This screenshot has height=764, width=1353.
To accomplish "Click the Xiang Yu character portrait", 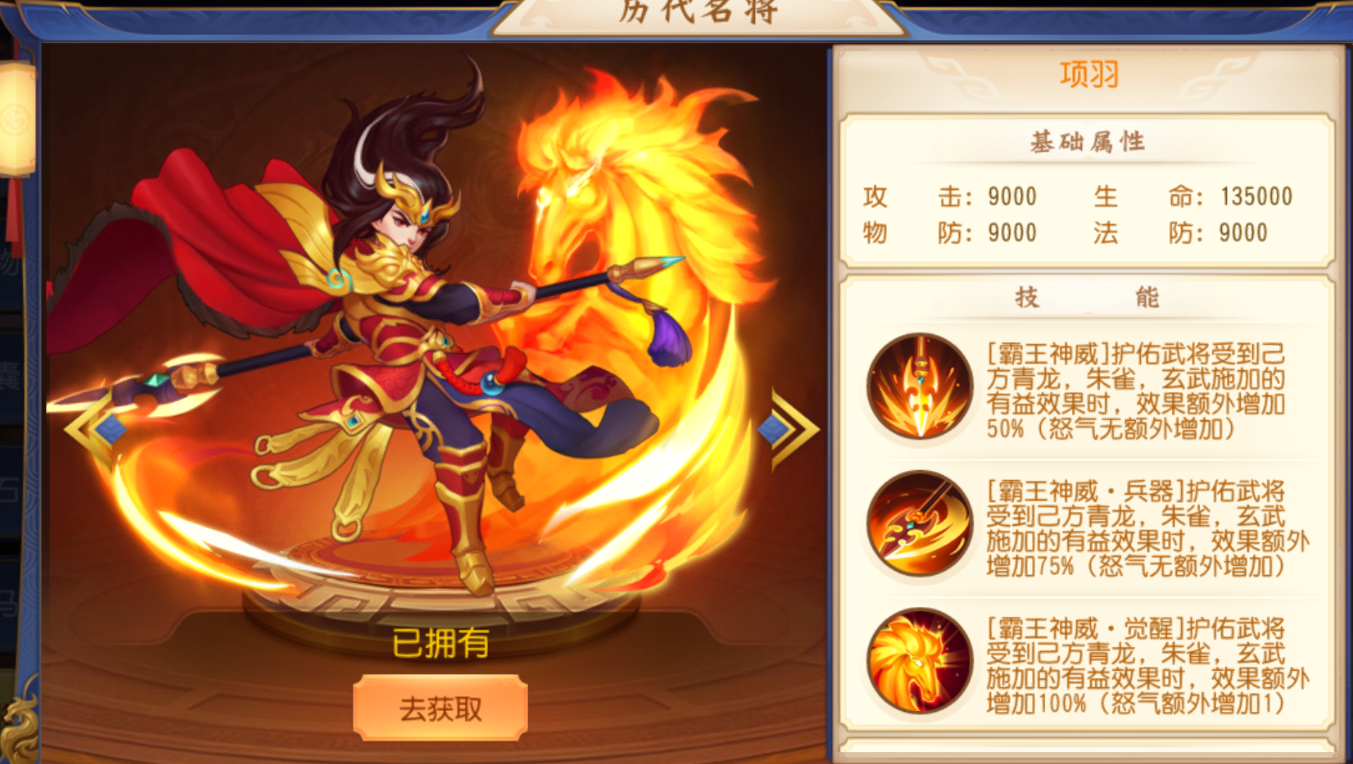I will tap(400, 350).
